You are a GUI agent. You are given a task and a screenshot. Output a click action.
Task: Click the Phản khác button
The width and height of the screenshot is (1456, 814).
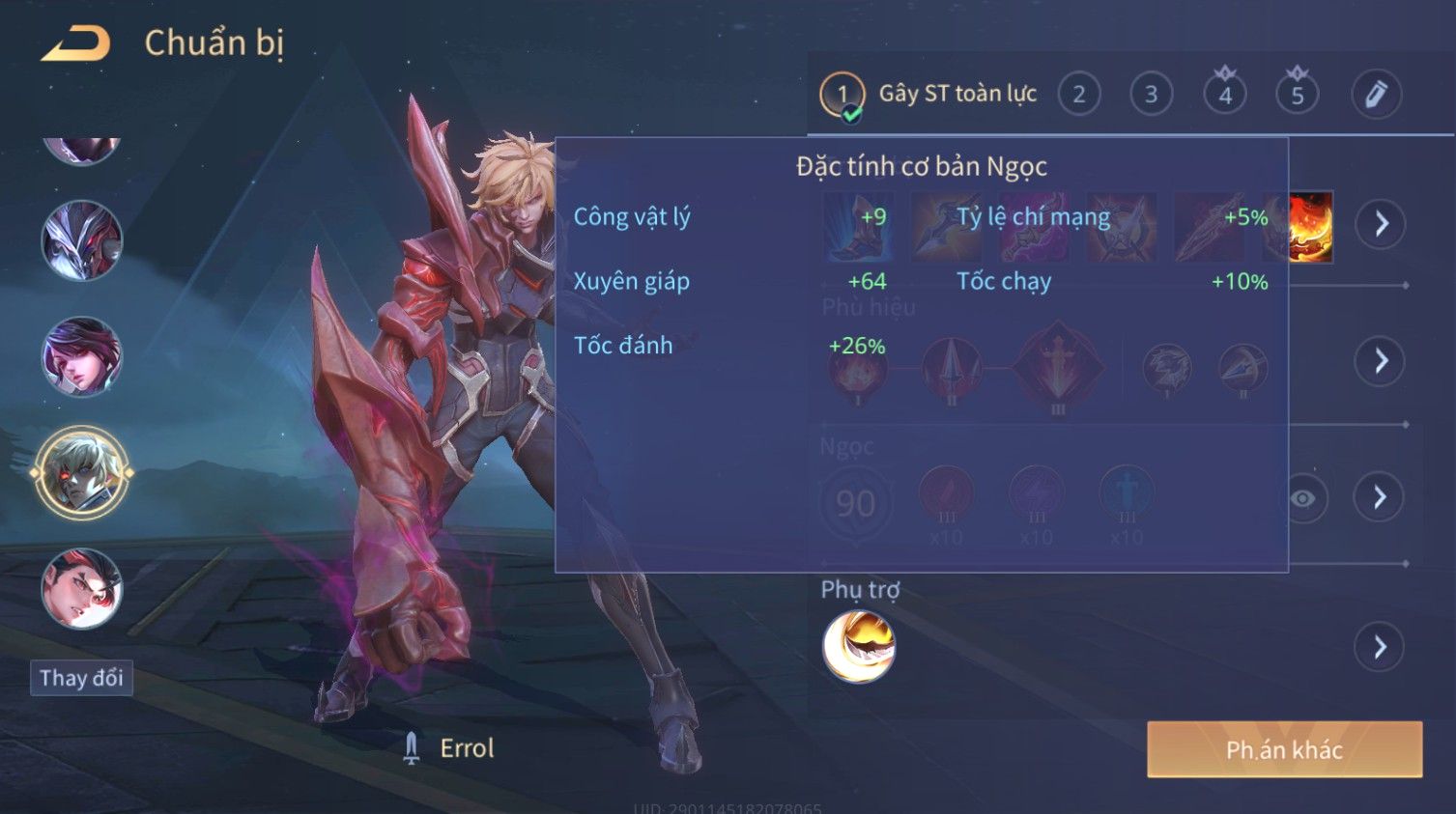click(x=1284, y=749)
